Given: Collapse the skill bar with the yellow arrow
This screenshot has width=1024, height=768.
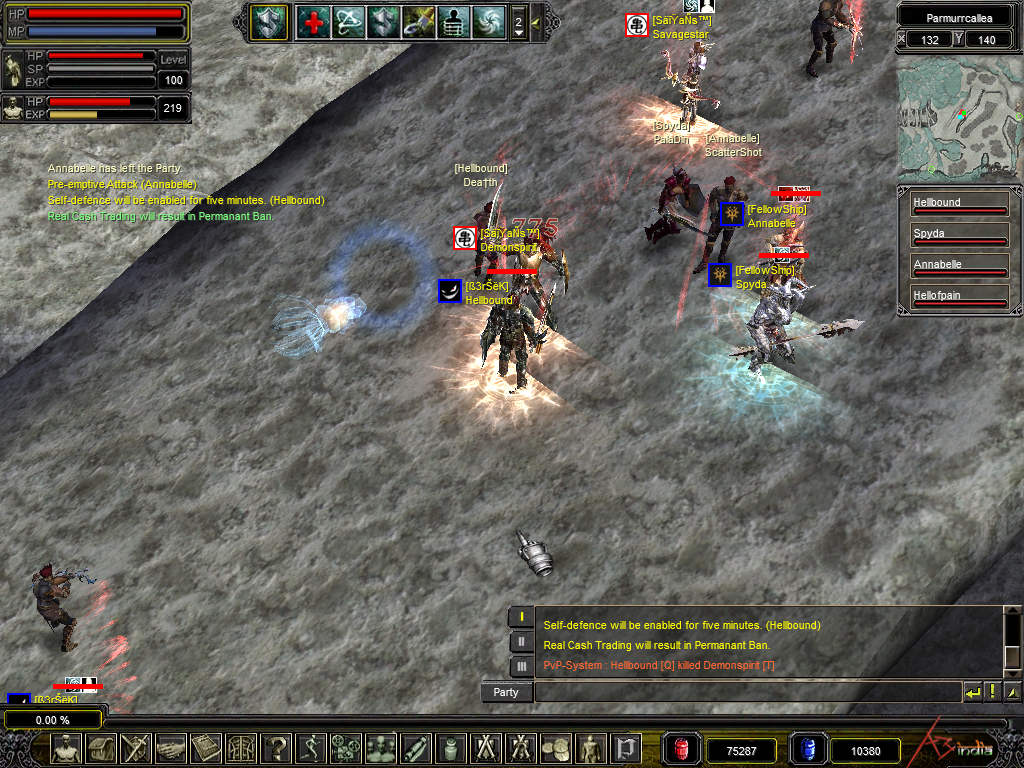Looking at the screenshot, I should [x=536, y=21].
